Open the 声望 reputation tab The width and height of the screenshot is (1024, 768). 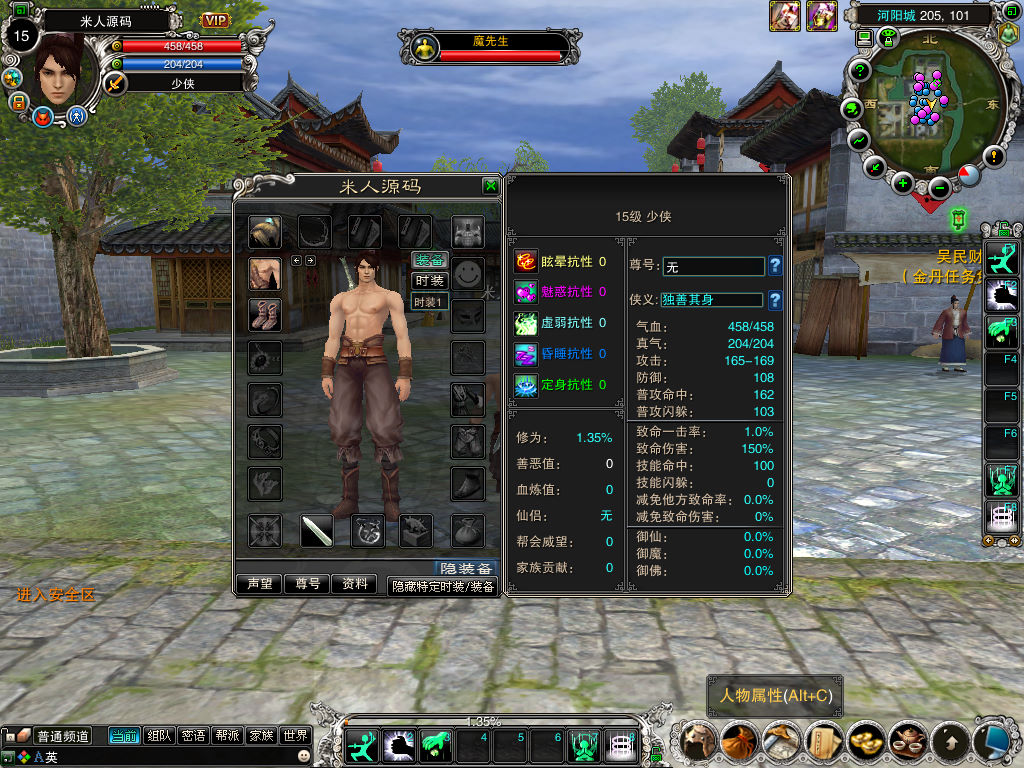[x=260, y=584]
